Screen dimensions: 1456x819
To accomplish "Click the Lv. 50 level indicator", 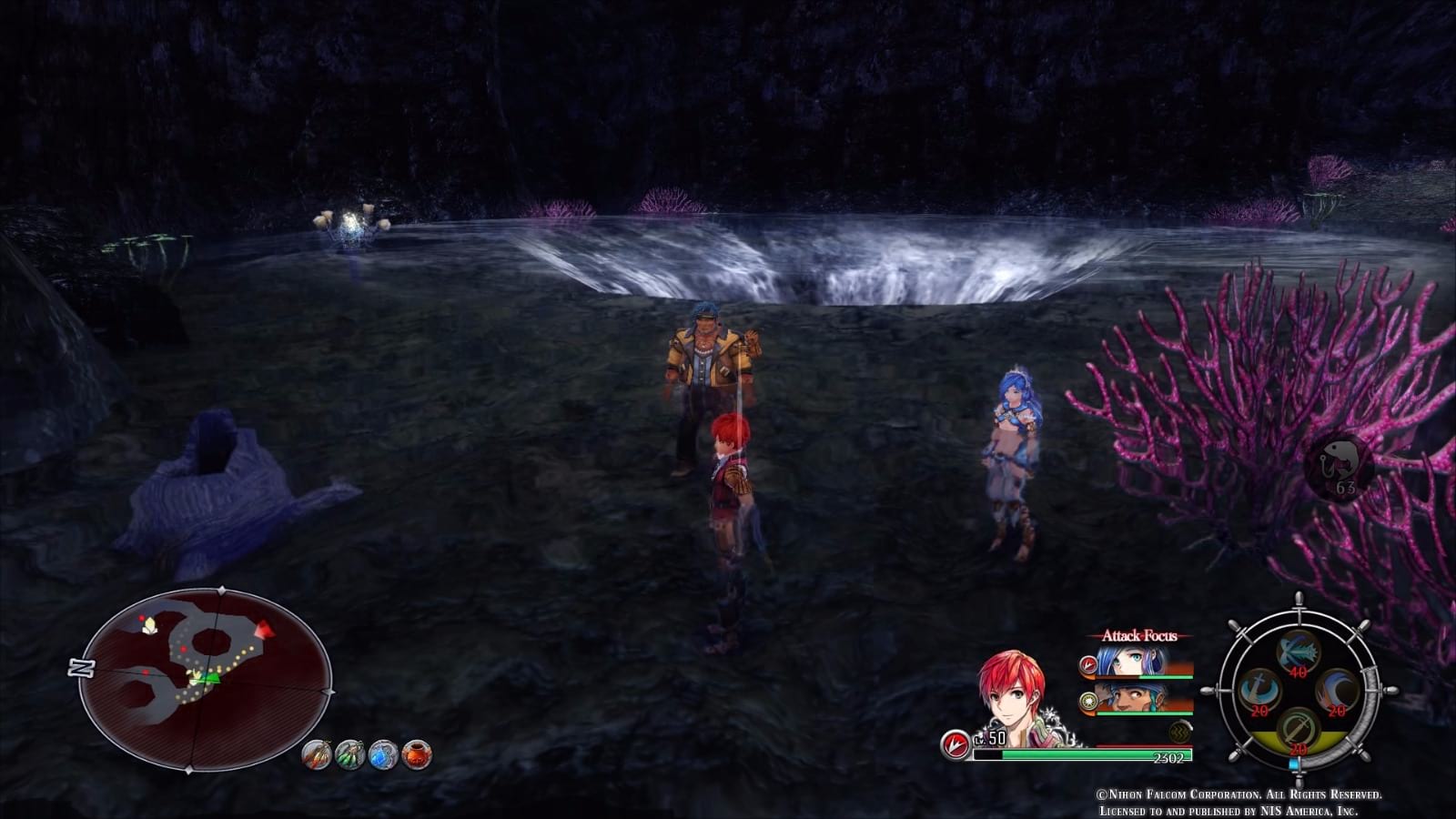I will (x=991, y=739).
